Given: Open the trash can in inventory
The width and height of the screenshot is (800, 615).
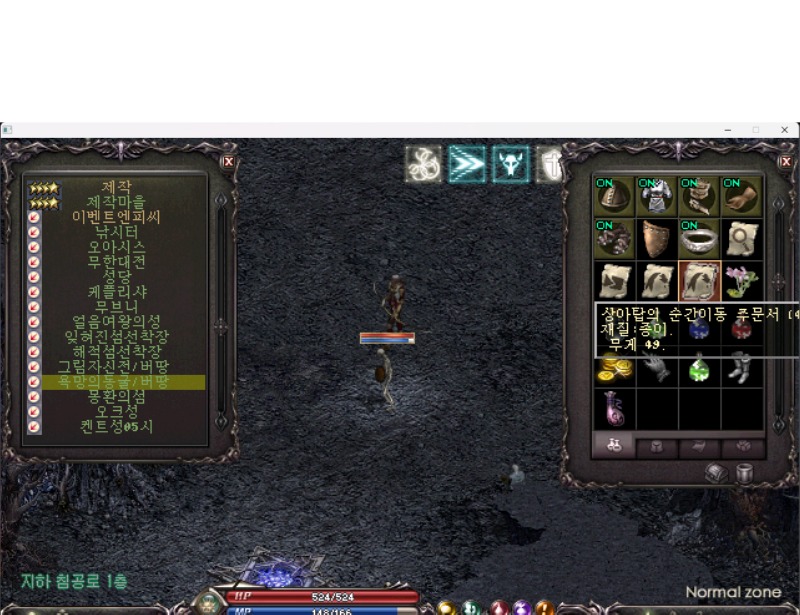Looking at the screenshot, I should [744, 474].
